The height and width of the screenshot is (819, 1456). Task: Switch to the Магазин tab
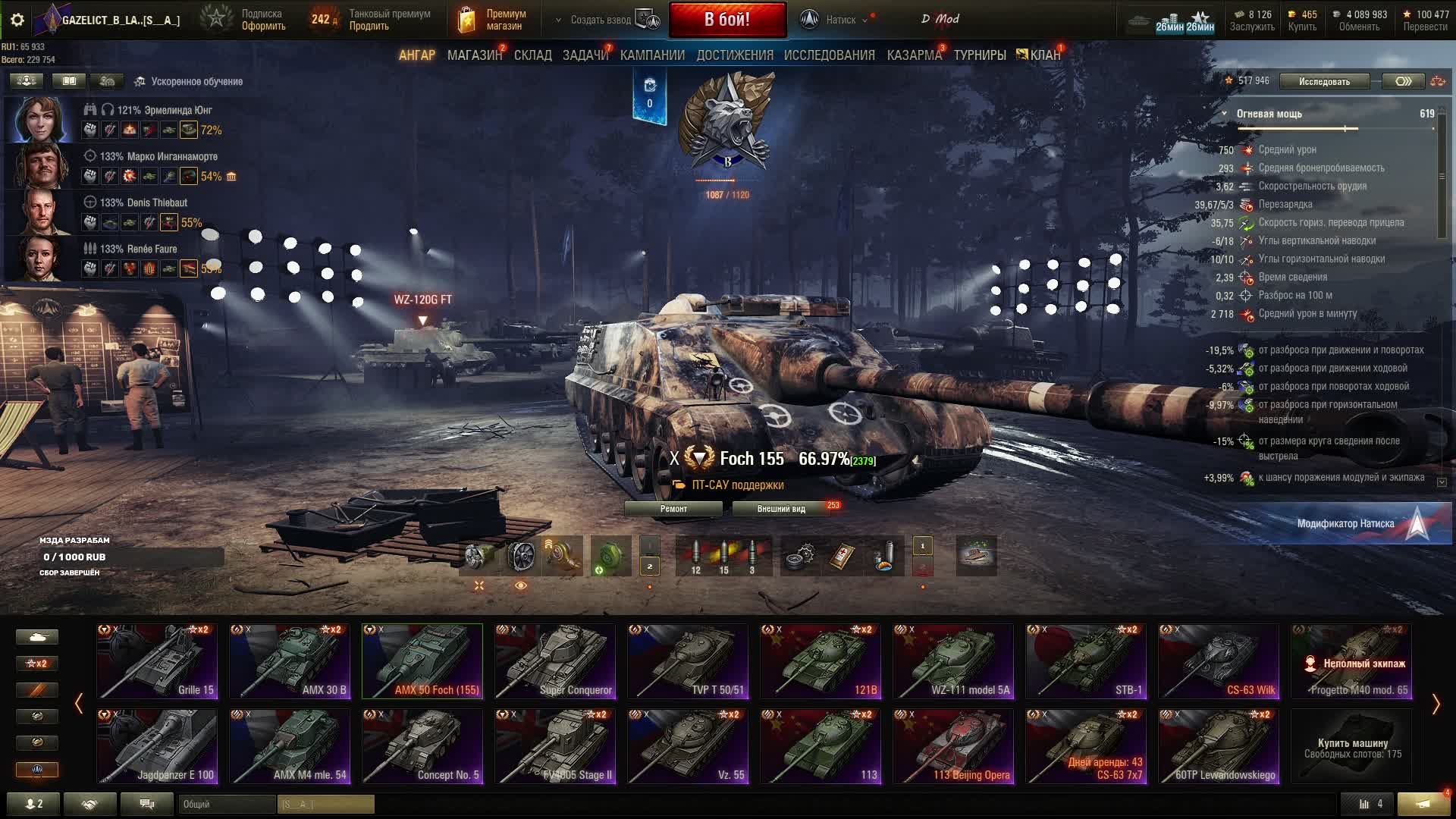[474, 55]
